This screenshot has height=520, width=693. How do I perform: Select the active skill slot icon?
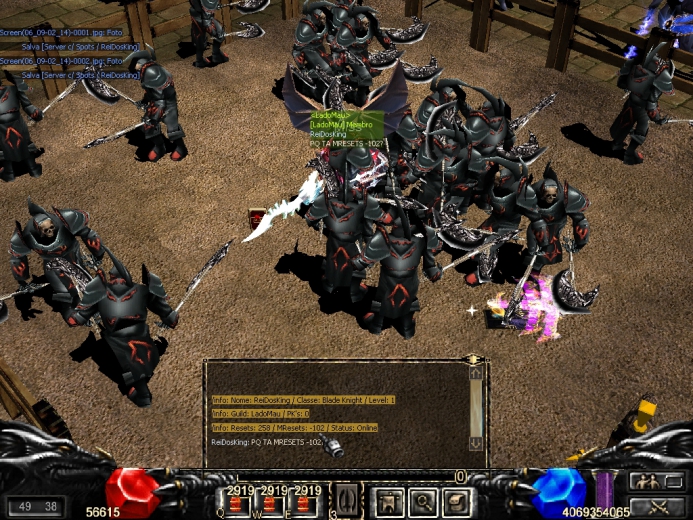(x=345, y=499)
